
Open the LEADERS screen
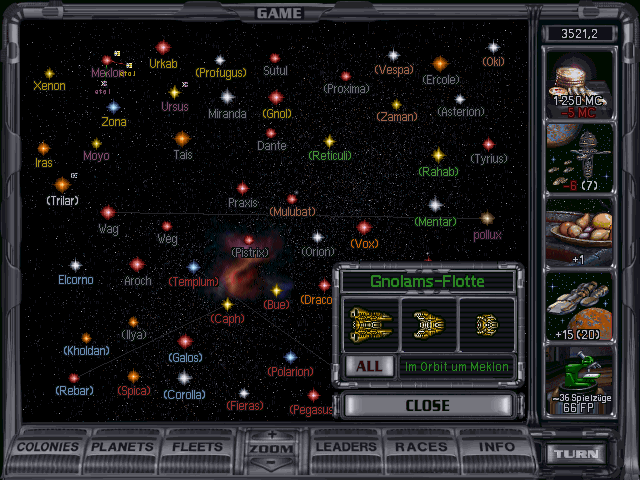pyautogui.click(x=346, y=447)
